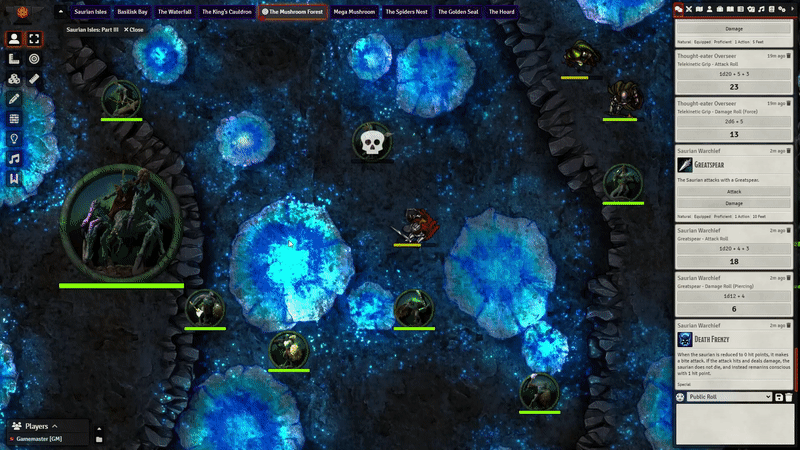Open the ruler measurement tool
The height and width of the screenshot is (450, 800).
(x=34, y=78)
